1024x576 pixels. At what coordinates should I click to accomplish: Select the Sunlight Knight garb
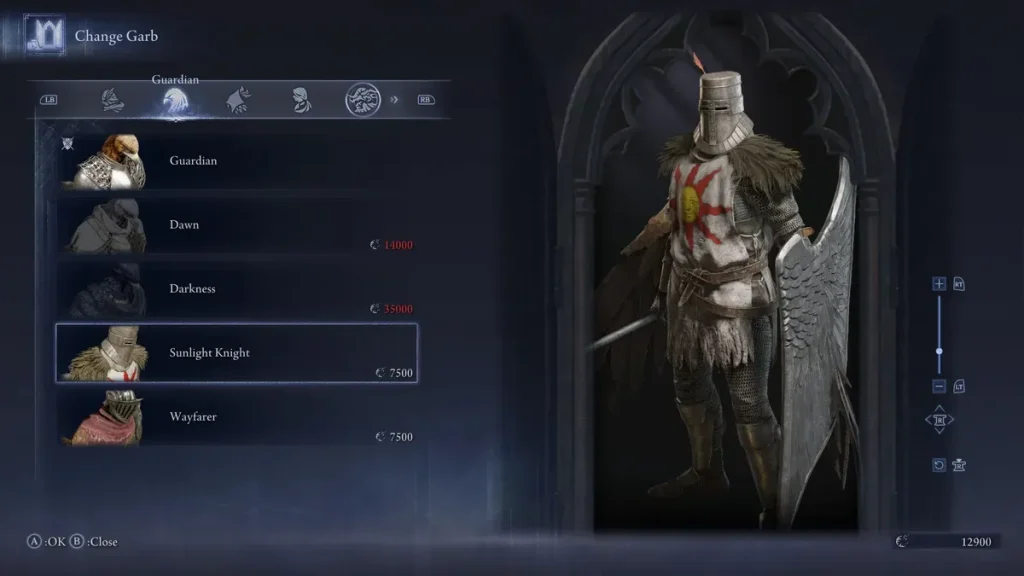pyautogui.click(x=236, y=353)
